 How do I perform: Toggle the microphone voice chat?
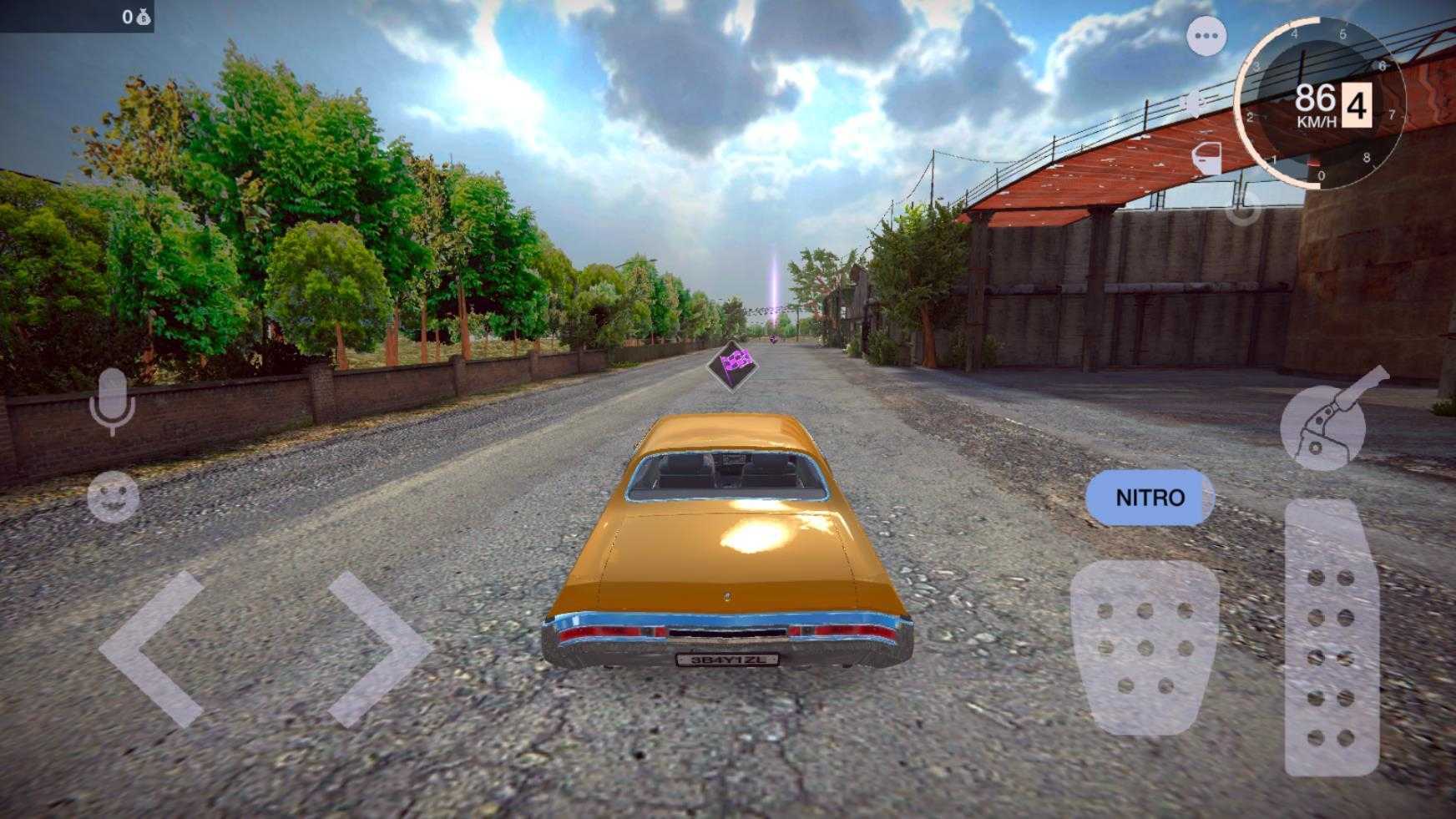(112, 402)
